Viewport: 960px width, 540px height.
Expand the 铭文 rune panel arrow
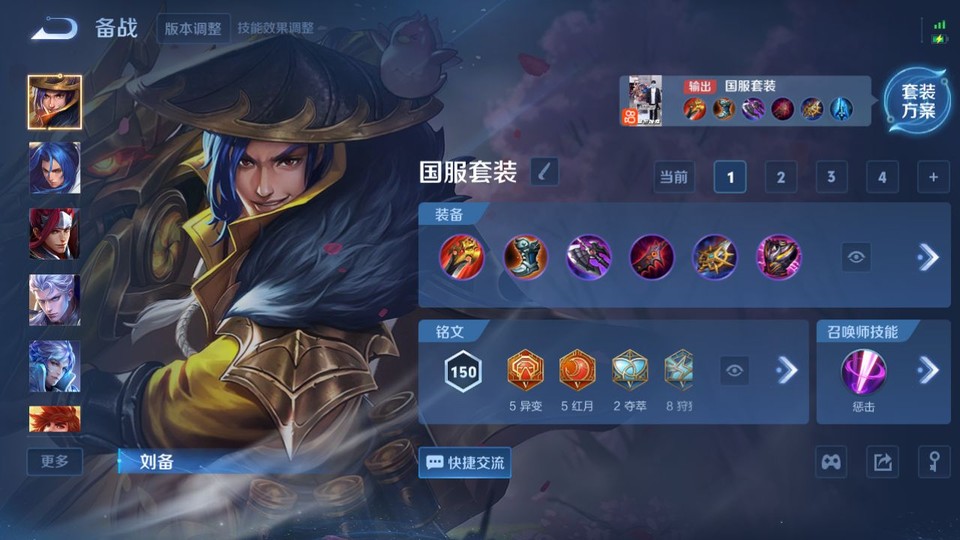[x=787, y=371]
